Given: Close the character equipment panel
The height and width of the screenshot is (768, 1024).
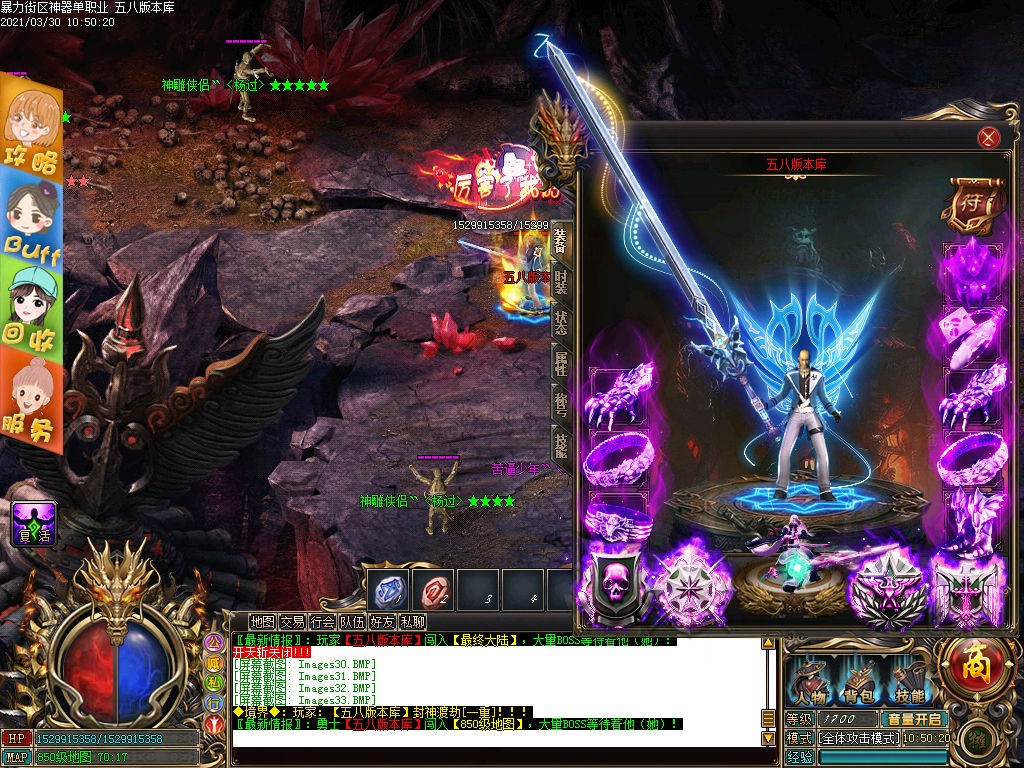Looking at the screenshot, I should [988, 138].
